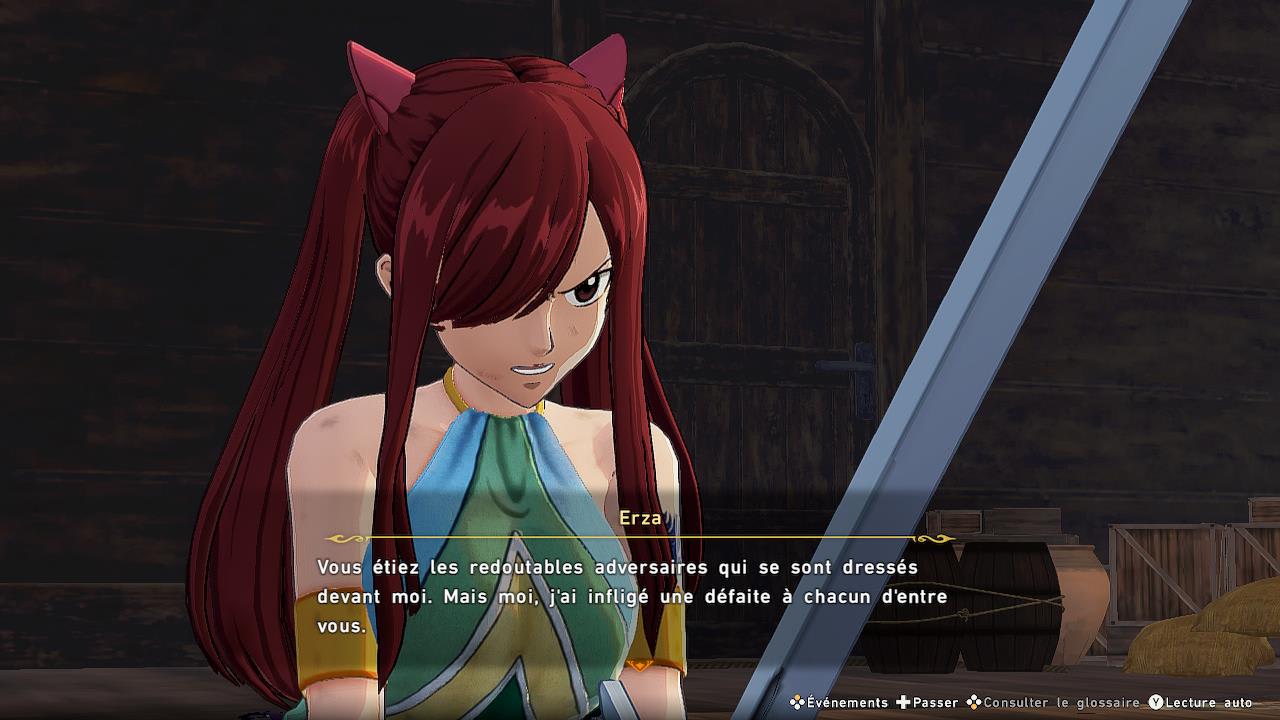Image resolution: width=1280 pixels, height=720 pixels.
Task: Click the gold flourish at the left of the divider
Action: (344, 537)
